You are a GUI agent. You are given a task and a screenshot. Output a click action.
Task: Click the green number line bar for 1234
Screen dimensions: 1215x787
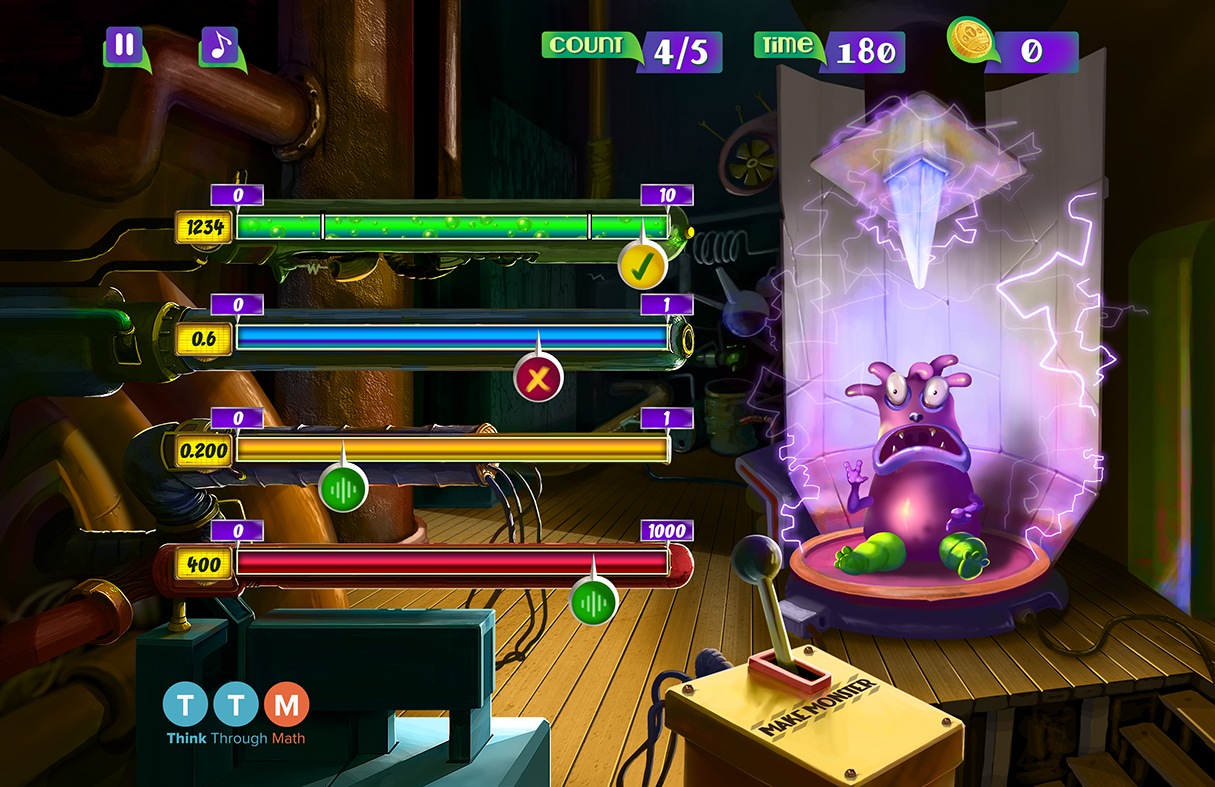tap(452, 227)
